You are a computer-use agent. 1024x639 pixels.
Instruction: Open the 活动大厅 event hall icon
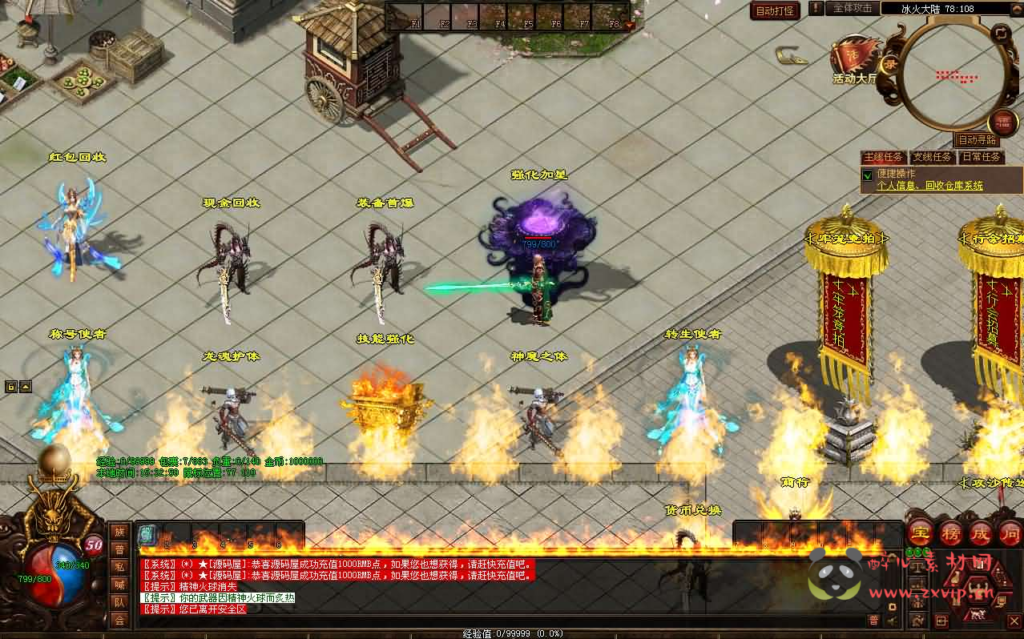click(x=856, y=60)
